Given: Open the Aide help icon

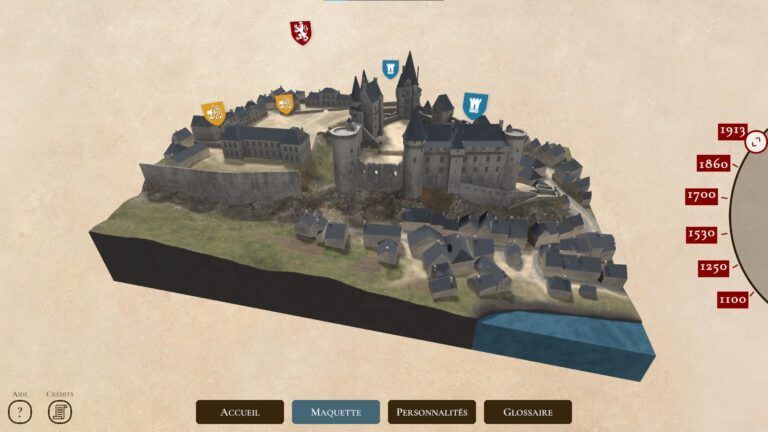Looking at the screenshot, I should pos(21,411).
